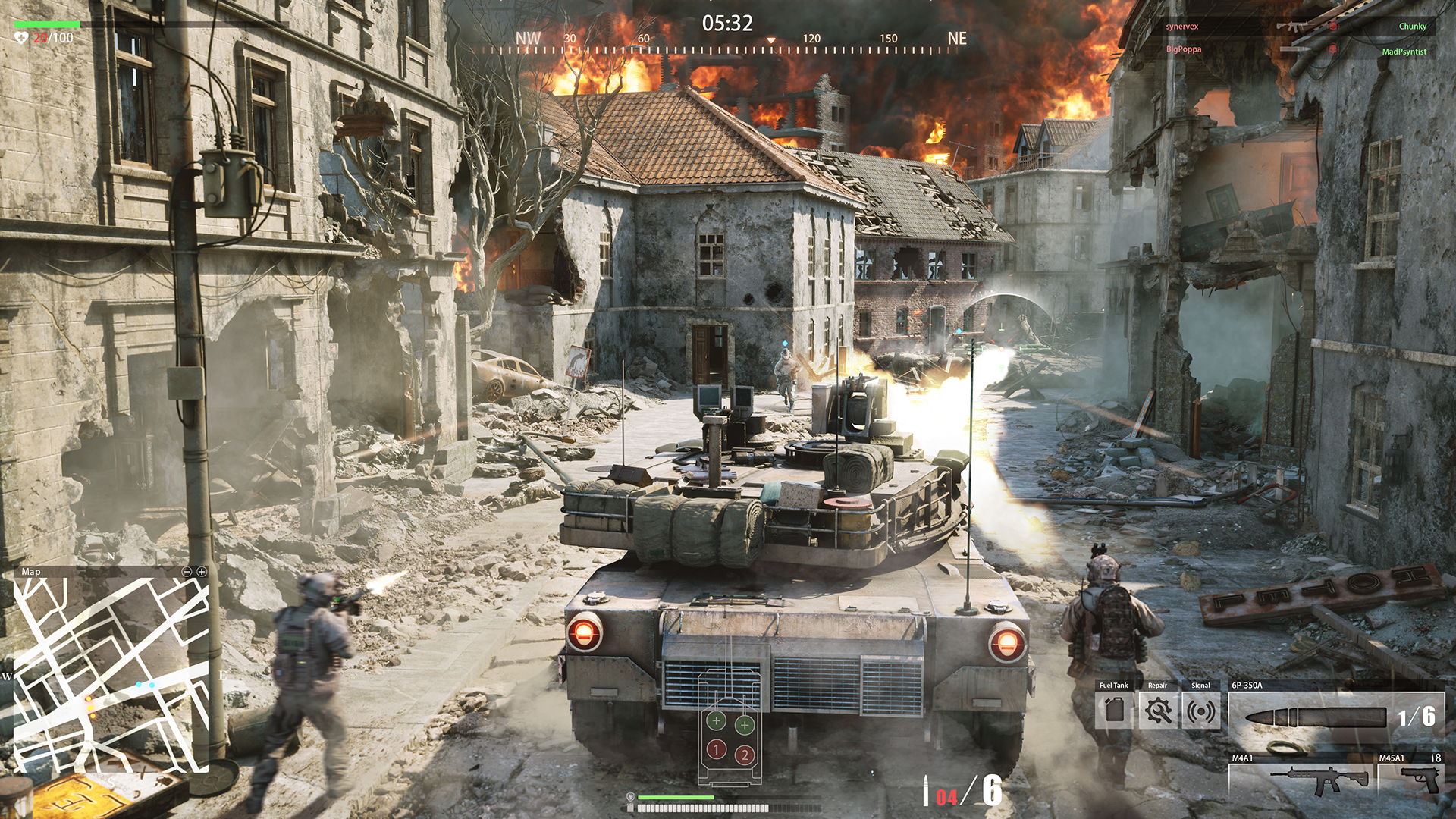
Task: Equip the M45A1 pistol slot
Action: (x=1410, y=778)
